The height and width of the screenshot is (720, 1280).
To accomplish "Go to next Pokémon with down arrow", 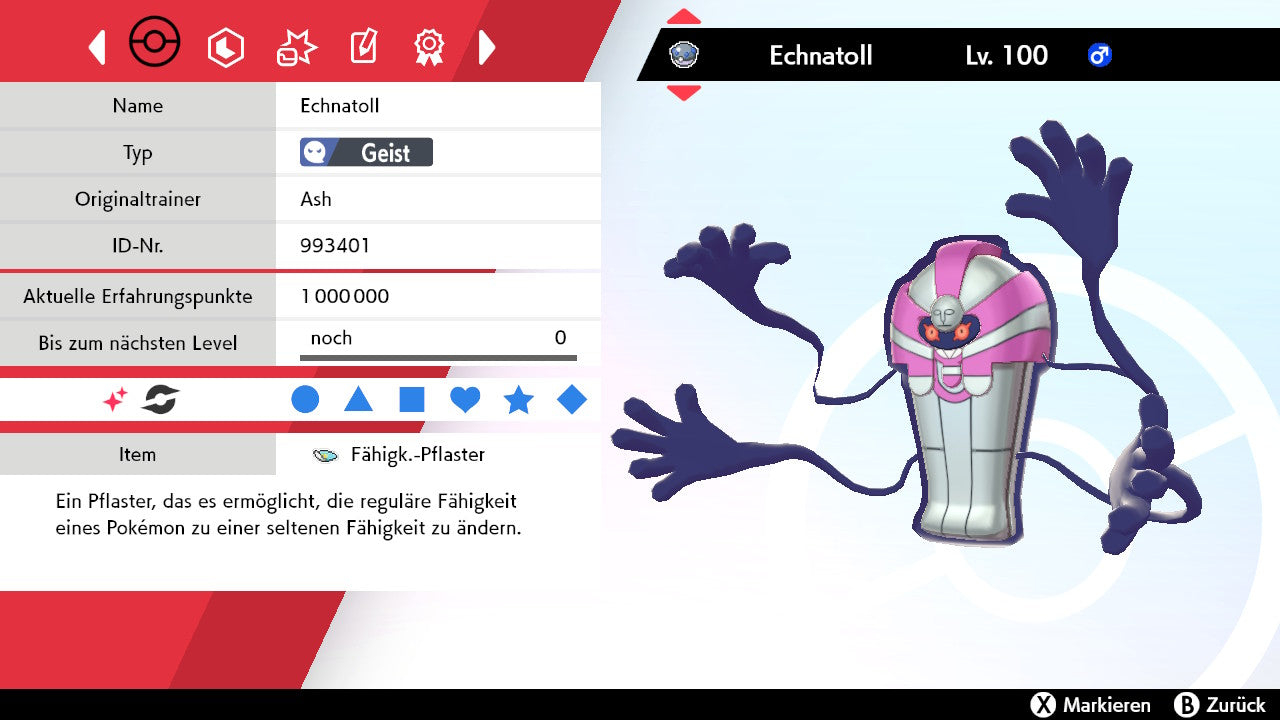I will (684, 93).
